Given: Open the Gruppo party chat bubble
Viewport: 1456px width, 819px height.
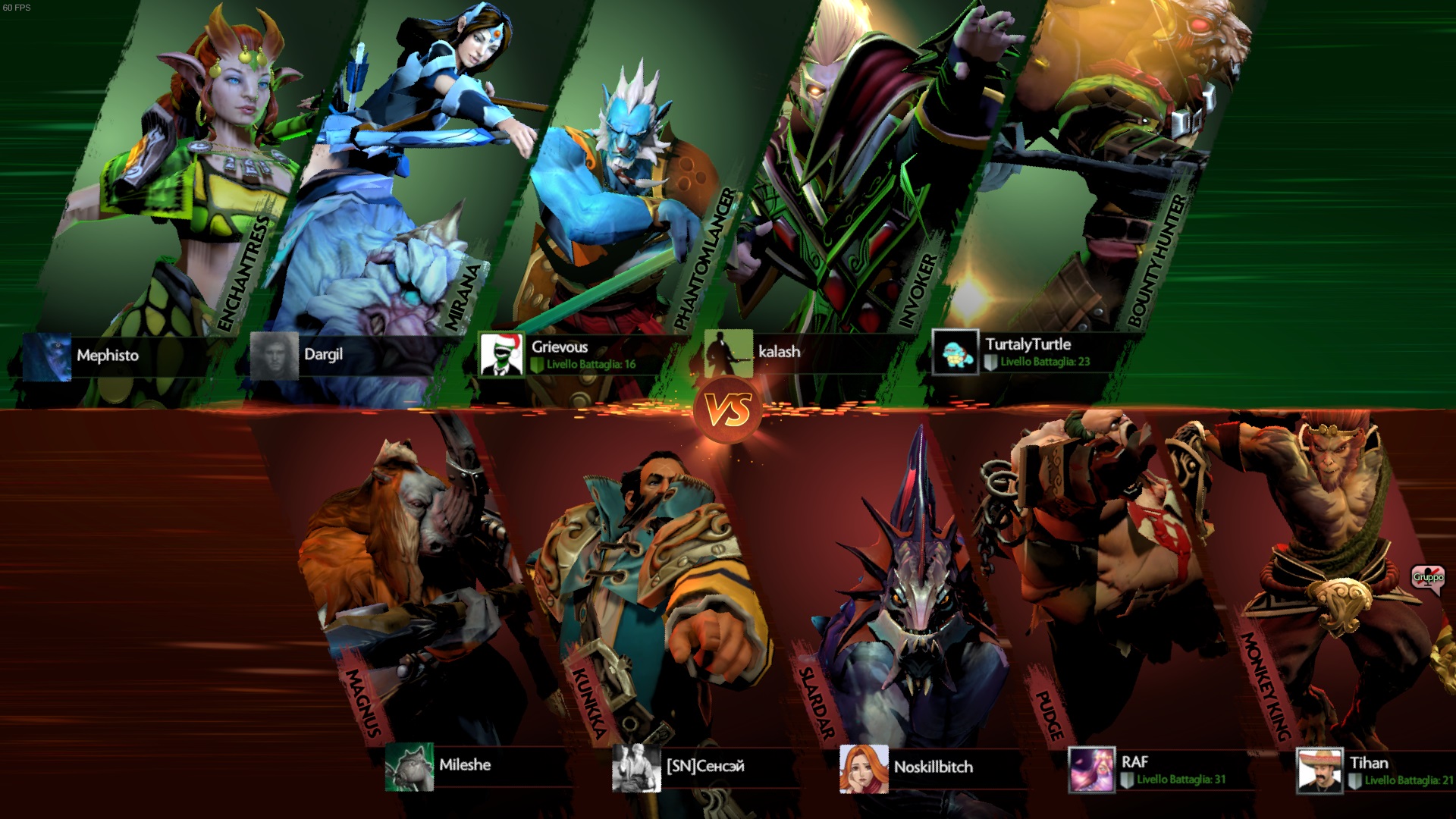Looking at the screenshot, I should 1428,578.
